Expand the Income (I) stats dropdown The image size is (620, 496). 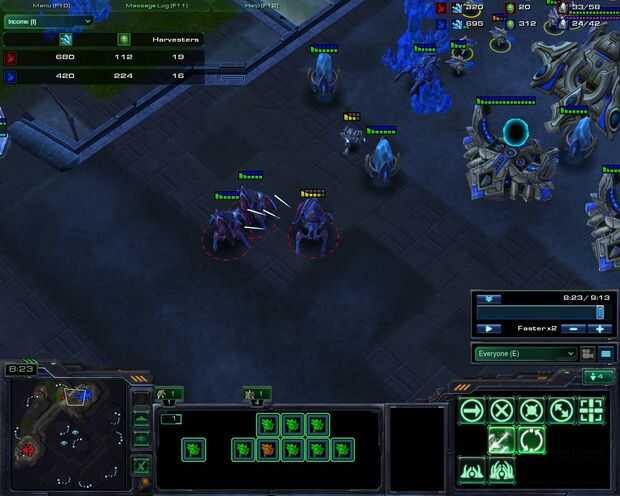click(48, 21)
